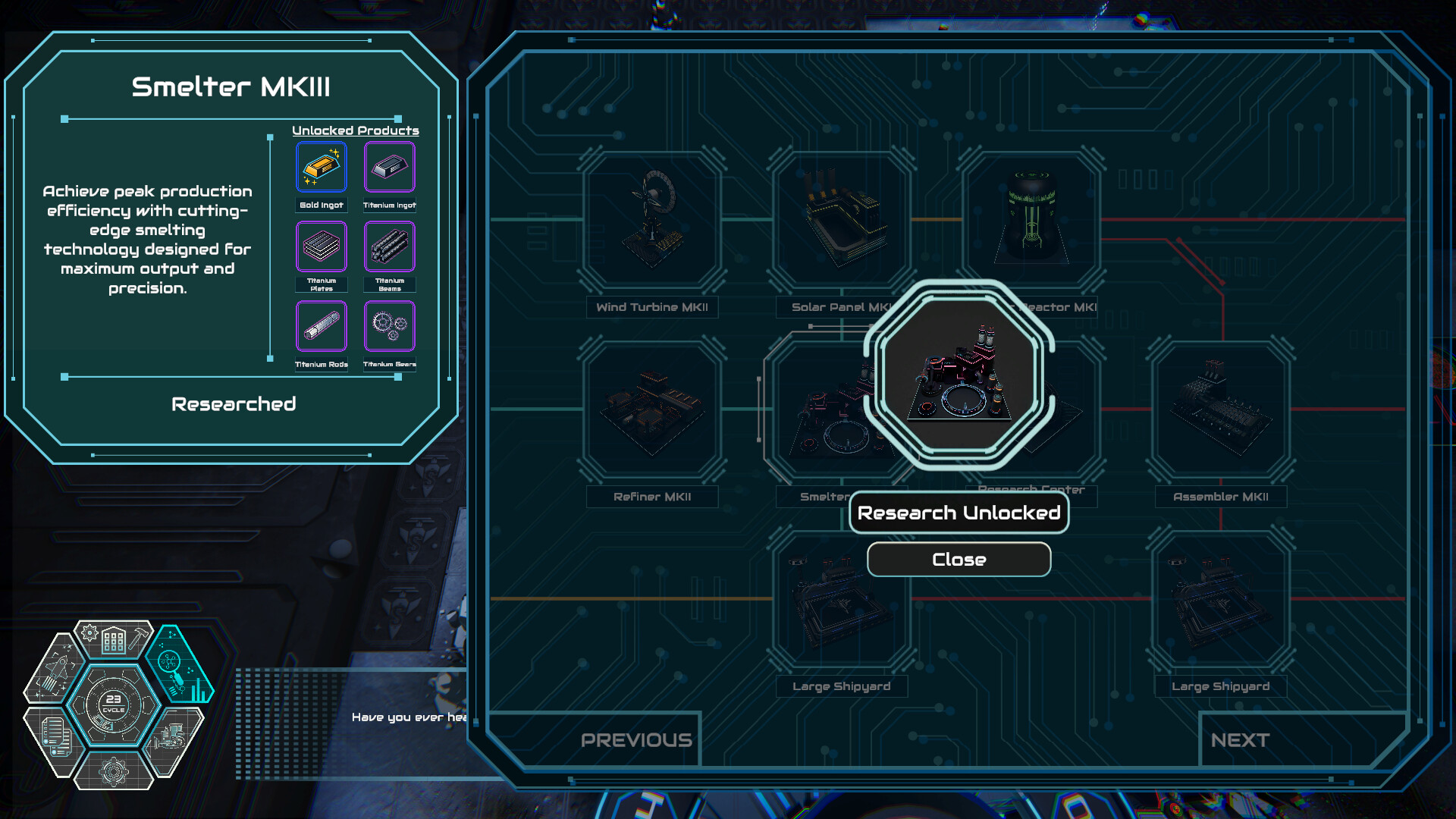This screenshot has height=819, width=1456.
Task: Click the Titanium Ingot unlocked product
Action: pos(390,168)
